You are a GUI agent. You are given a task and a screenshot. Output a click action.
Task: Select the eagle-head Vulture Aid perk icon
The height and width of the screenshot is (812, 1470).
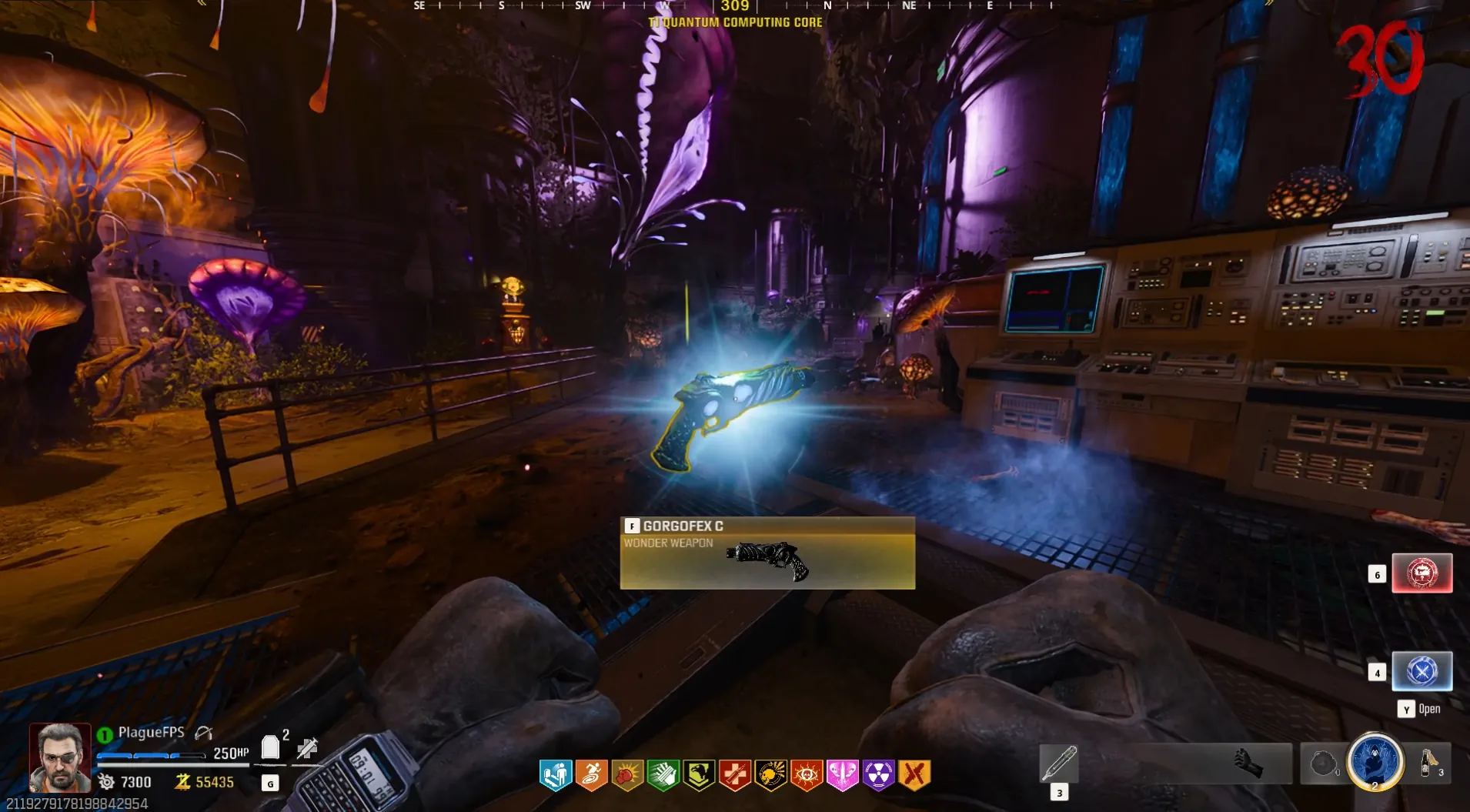pyautogui.click(x=699, y=775)
